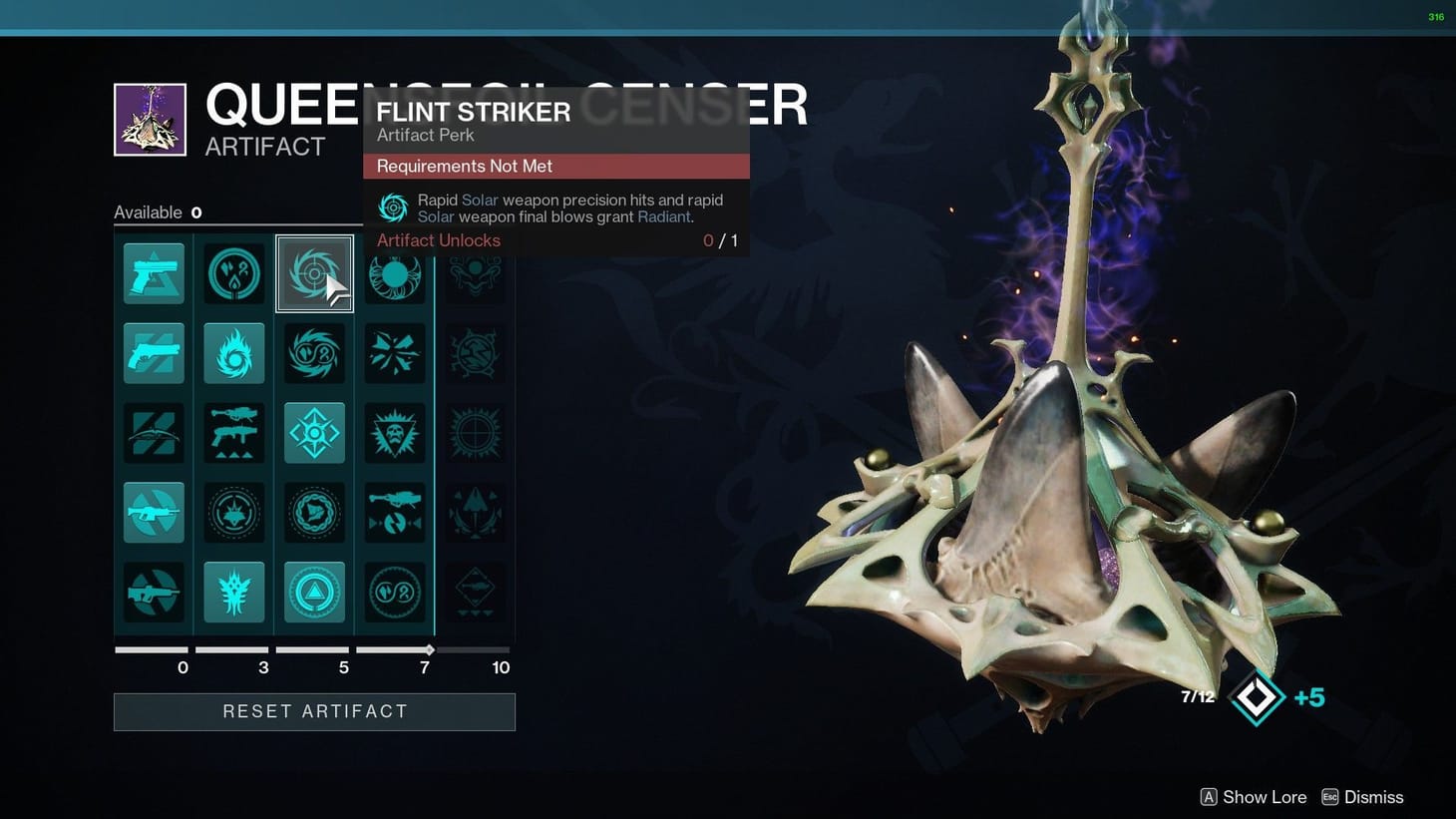Select the shattered shards perk
Image resolution: width=1456 pixels, height=819 pixels.
pos(395,353)
